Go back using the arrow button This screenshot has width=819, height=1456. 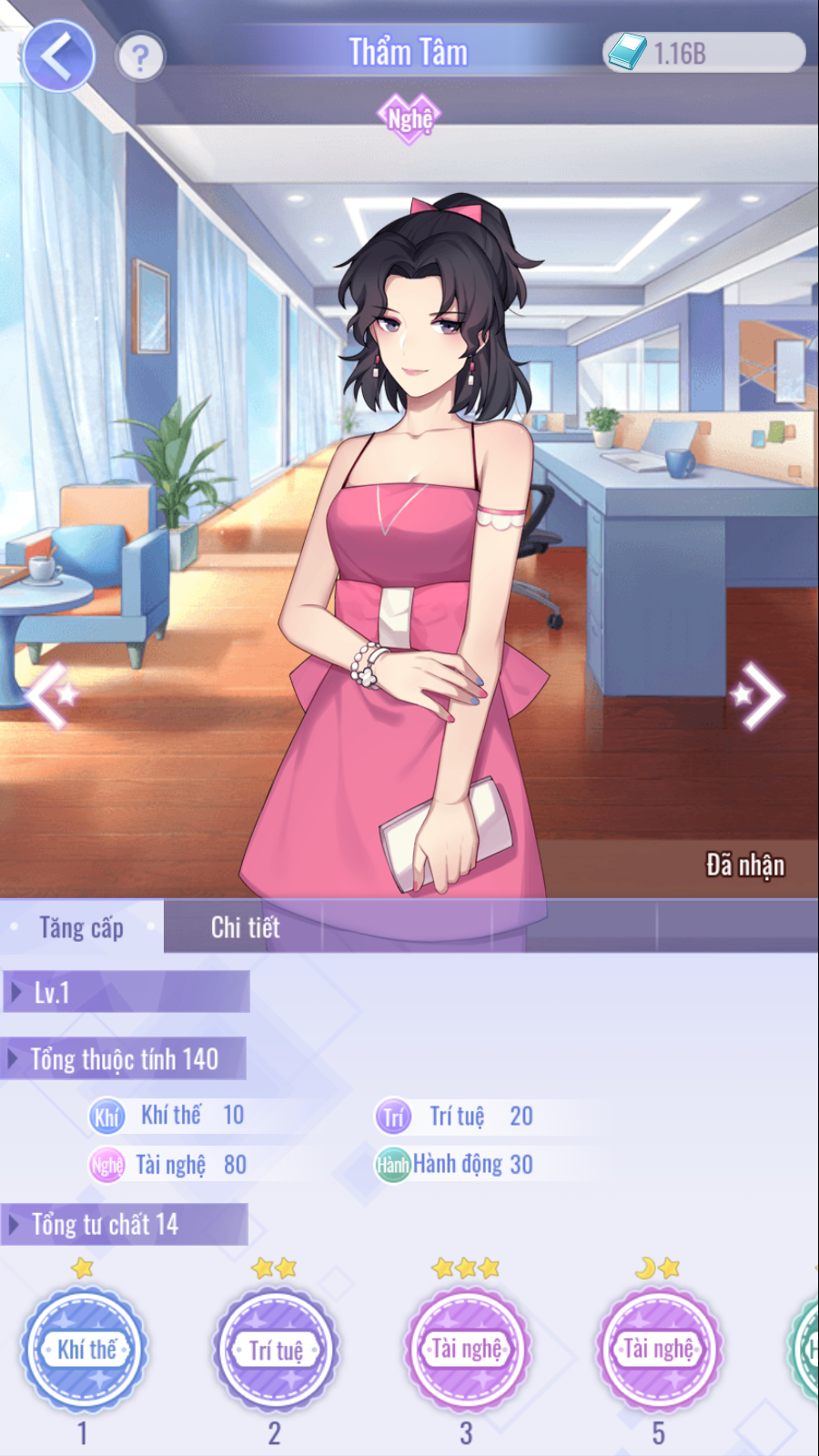(x=58, y=56)
